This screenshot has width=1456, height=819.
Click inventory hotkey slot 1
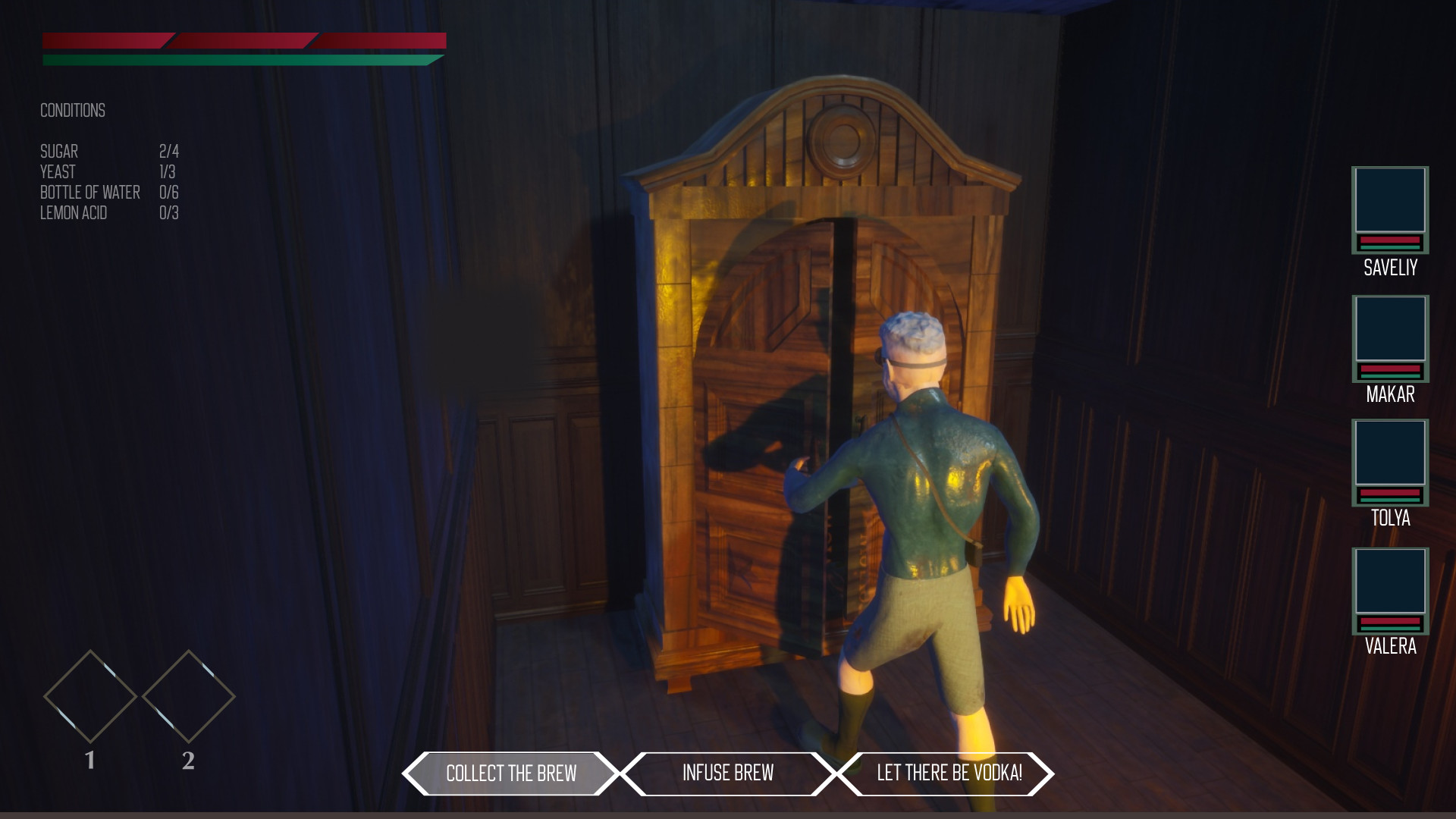(x=89, y=696)
